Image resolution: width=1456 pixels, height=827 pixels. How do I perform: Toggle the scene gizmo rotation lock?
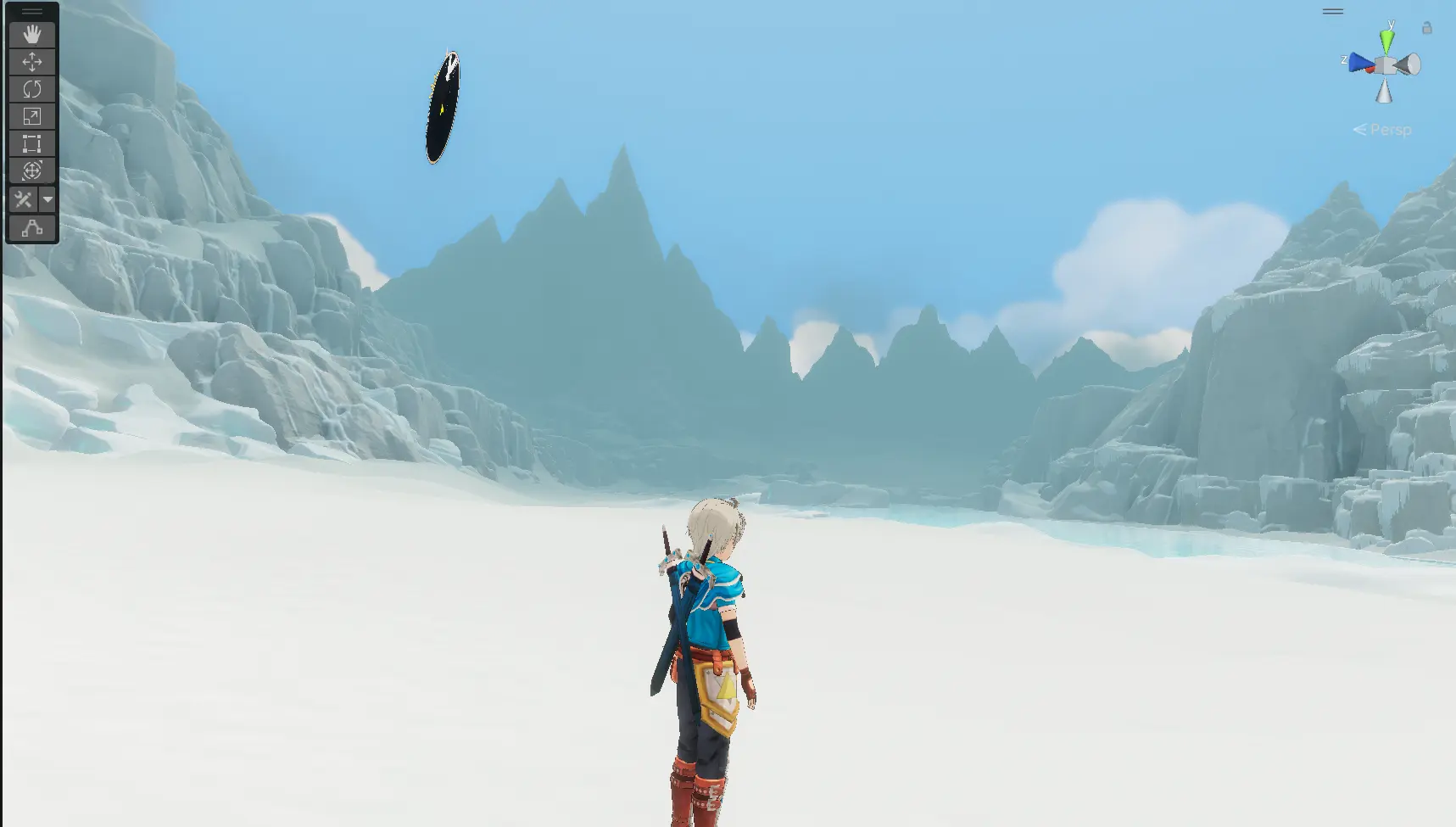[x=1427, y=28]
